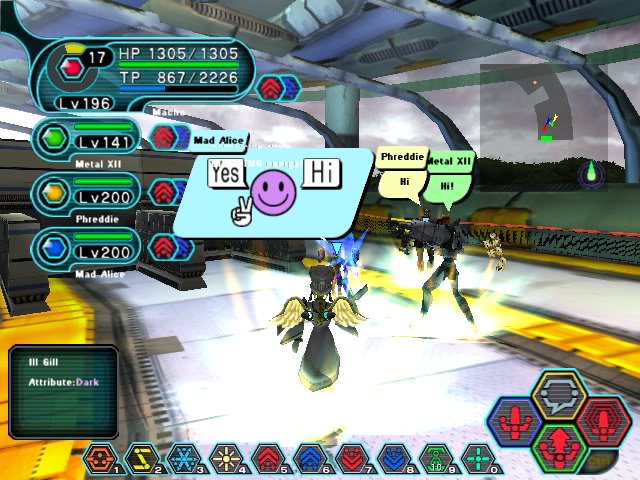The height and width of the screenshot is (480, 640).
Task: Activate the red up-arrows buff in slot 5
Action: 266,458
